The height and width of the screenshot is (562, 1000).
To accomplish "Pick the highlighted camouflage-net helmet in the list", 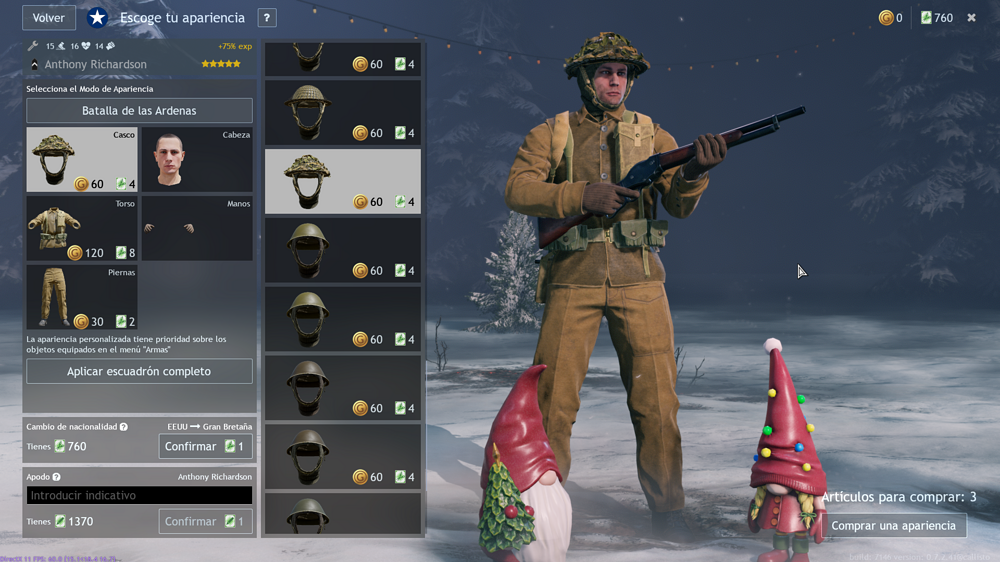I will click(x=343, y=182).
